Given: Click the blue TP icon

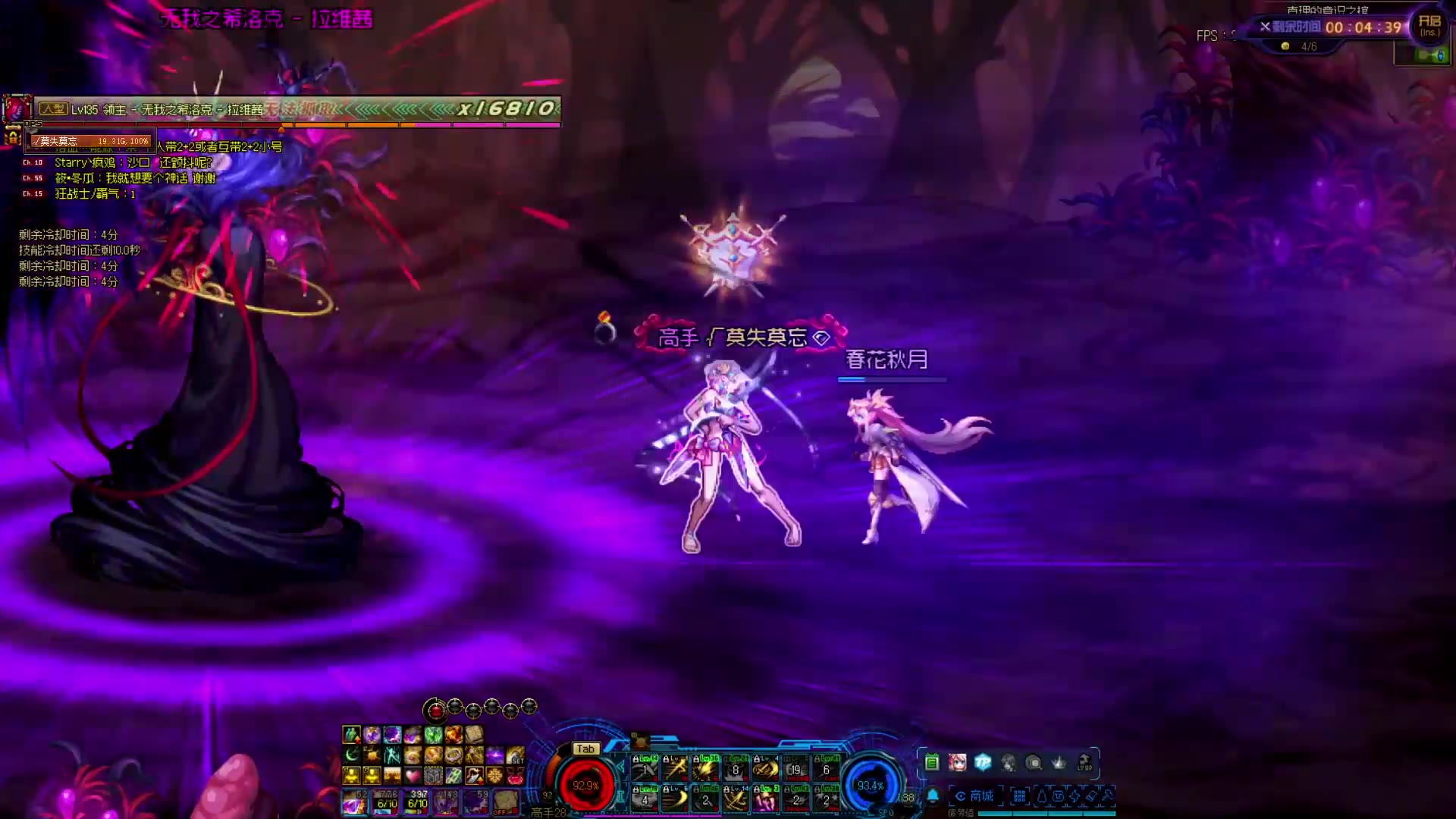Looking at the screenshot, I should pos(983,763).
